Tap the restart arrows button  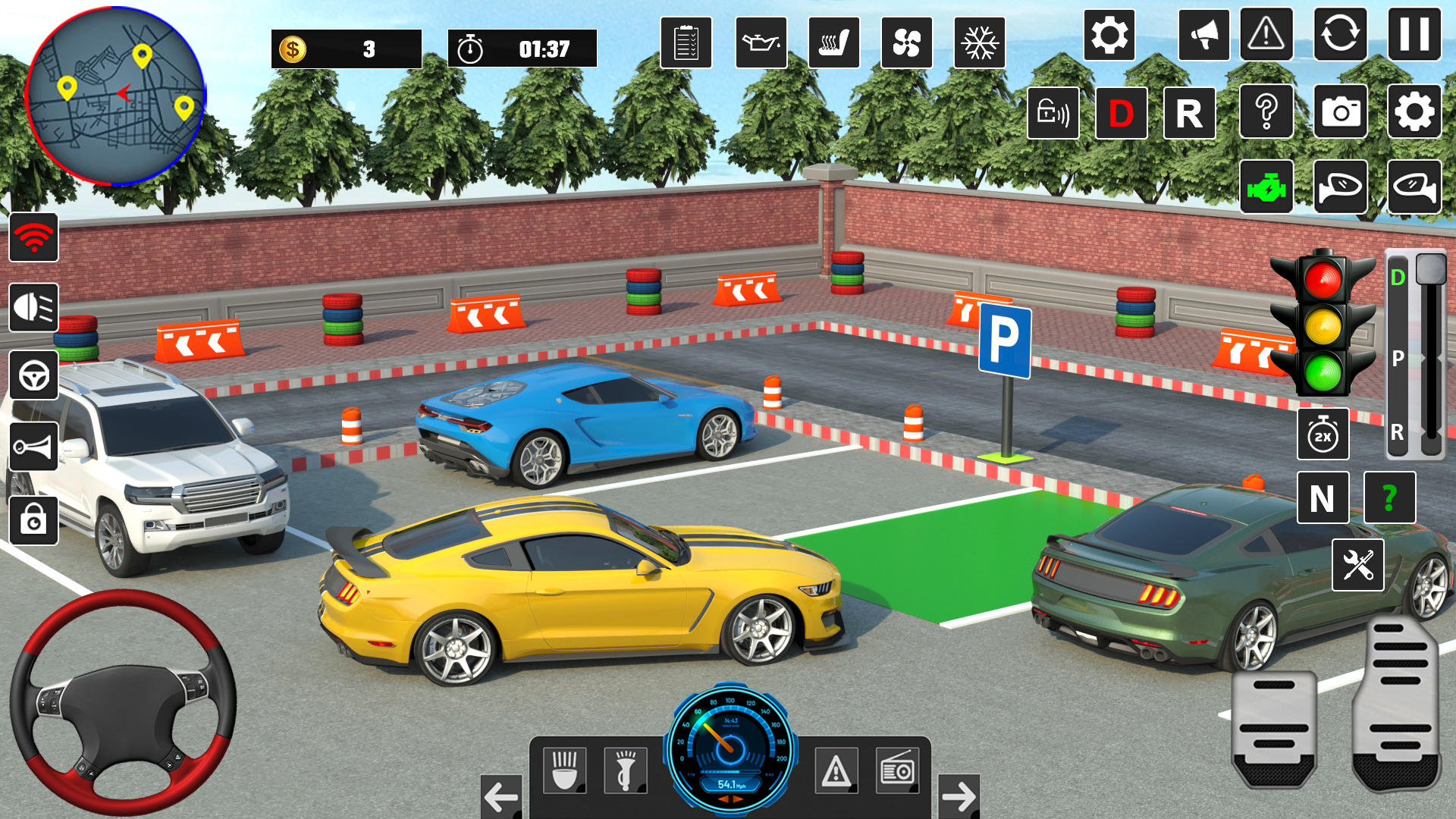[1340, 35]
